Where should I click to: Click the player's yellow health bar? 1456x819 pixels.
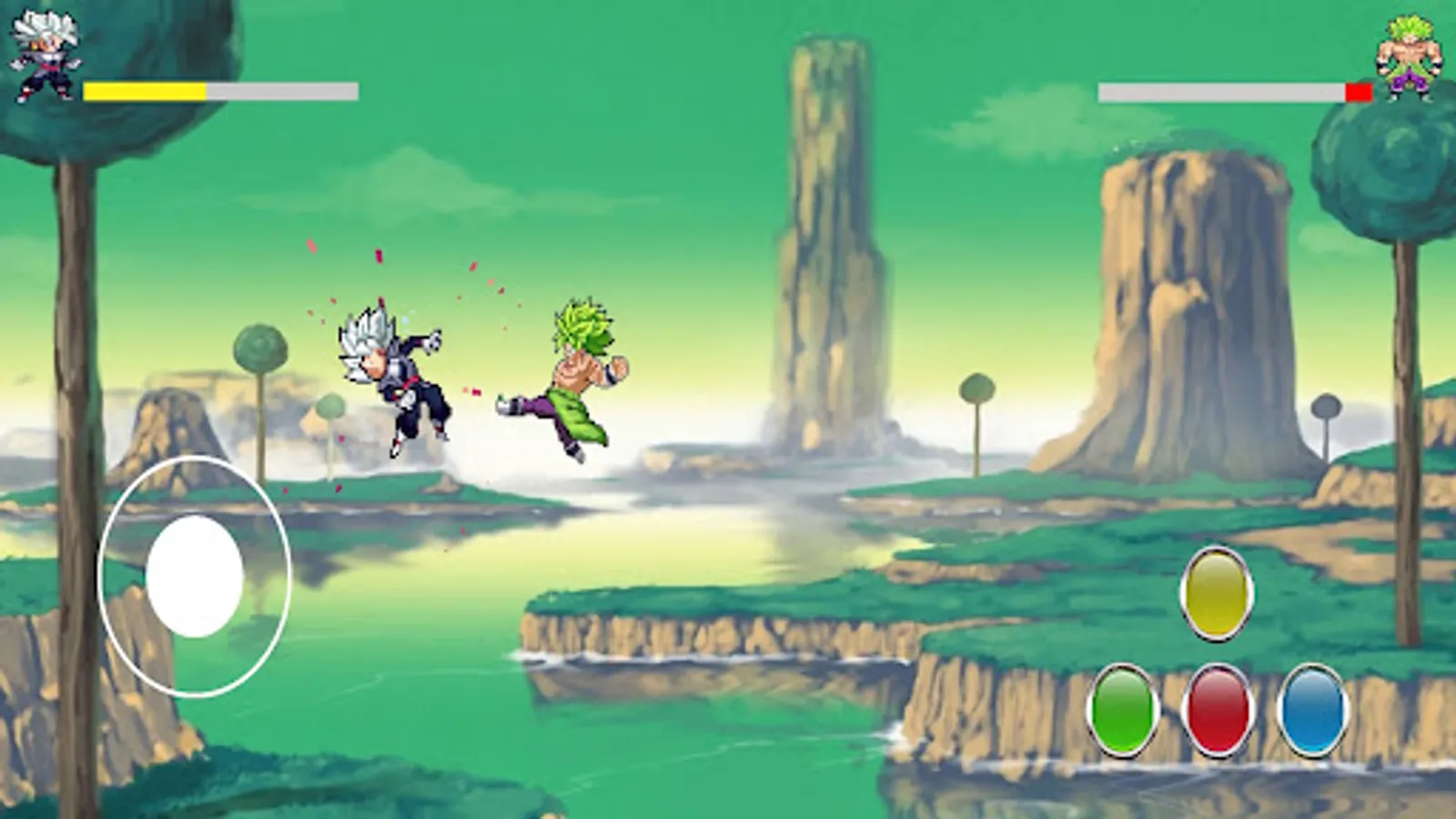146,88
